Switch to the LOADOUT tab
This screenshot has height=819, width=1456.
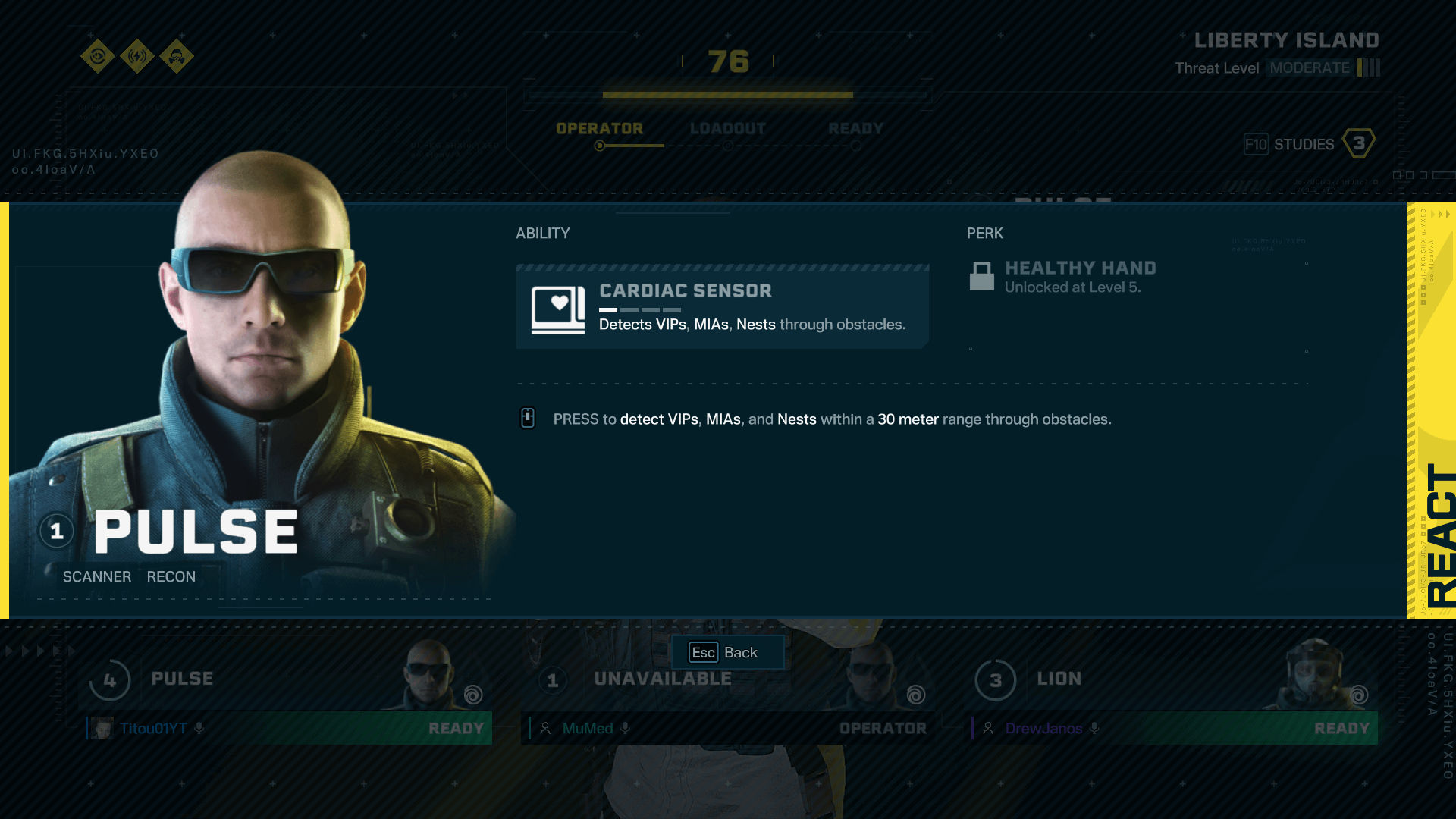[727, 128]
